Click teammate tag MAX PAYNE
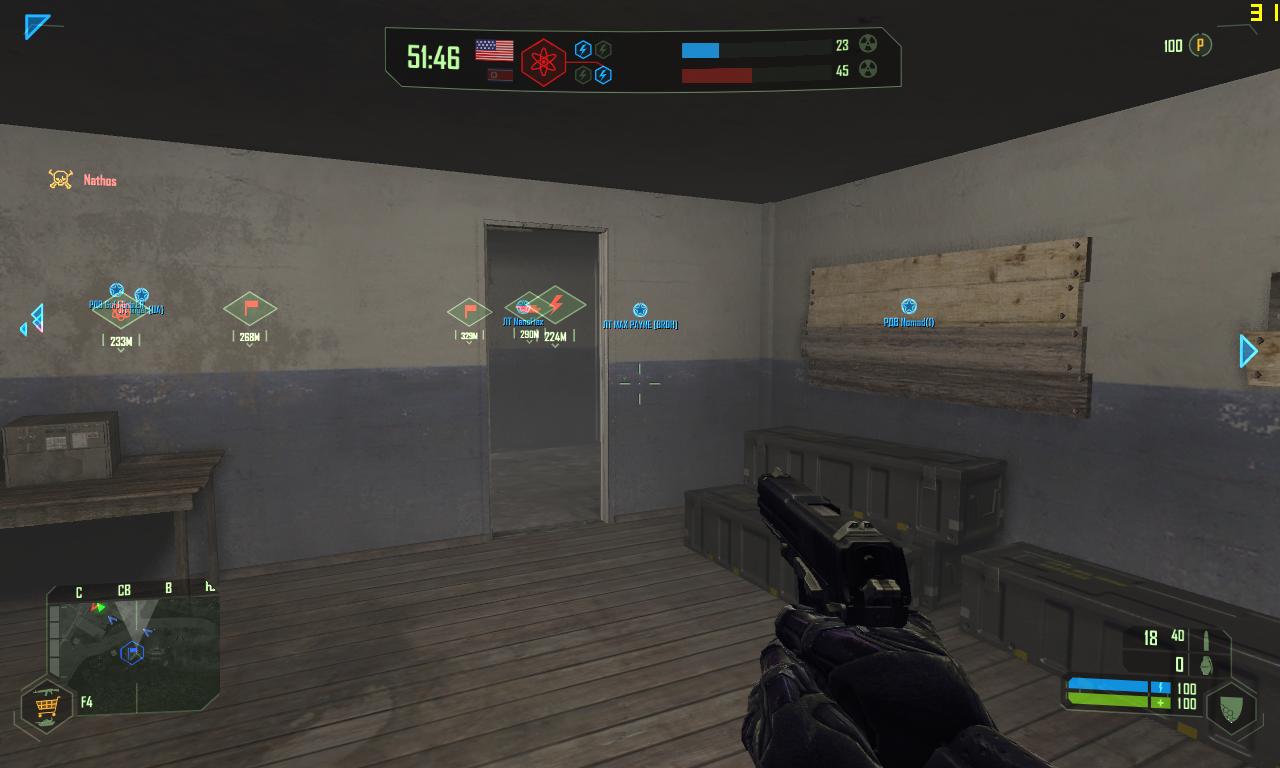Viewport: 1280px width, 768px height. click(640, 323)
